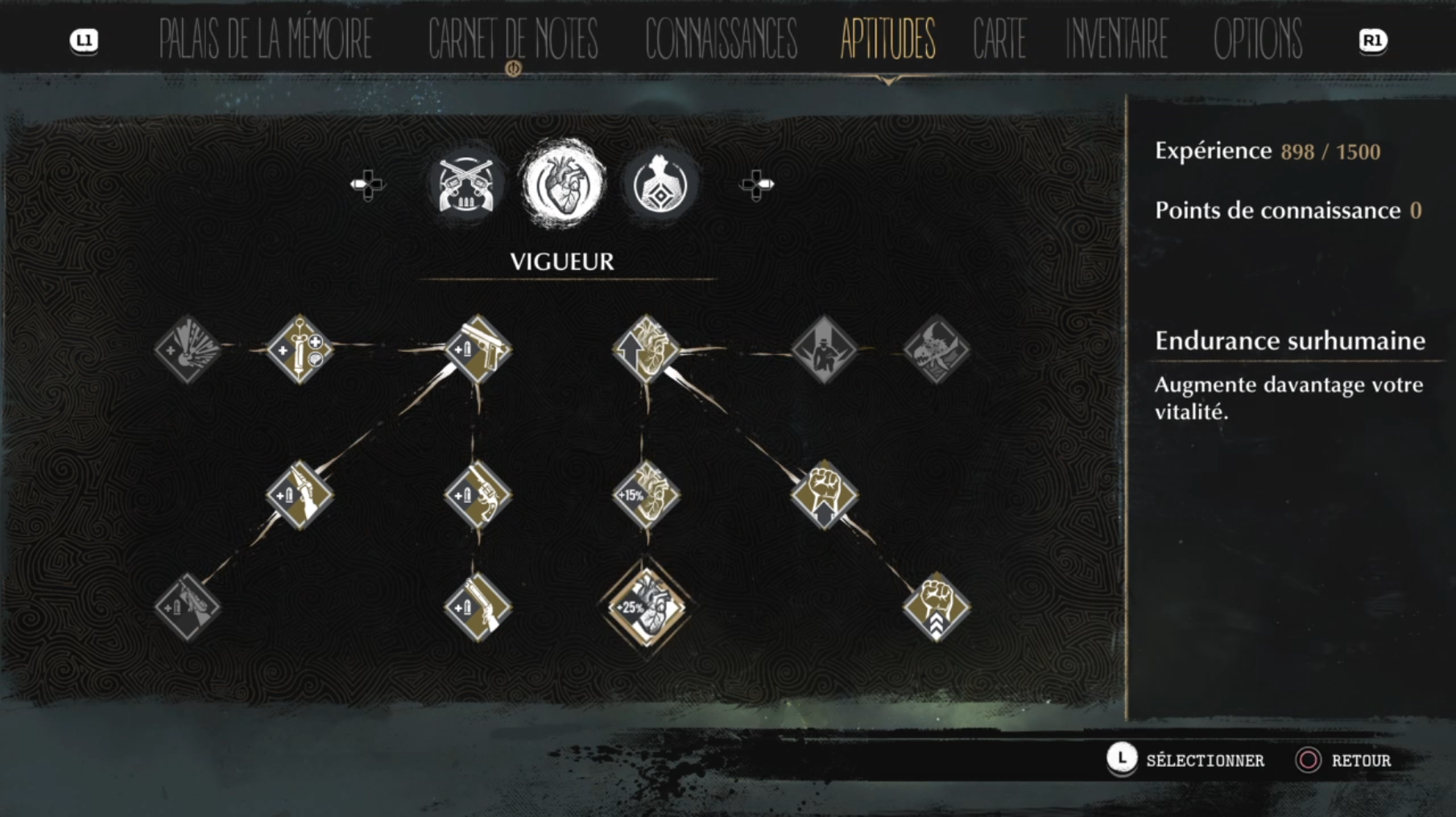Image resolution: width=1456 pixels, height=817 pixels.
Task: Show the Connaissances tab
Action: (721, 39)
